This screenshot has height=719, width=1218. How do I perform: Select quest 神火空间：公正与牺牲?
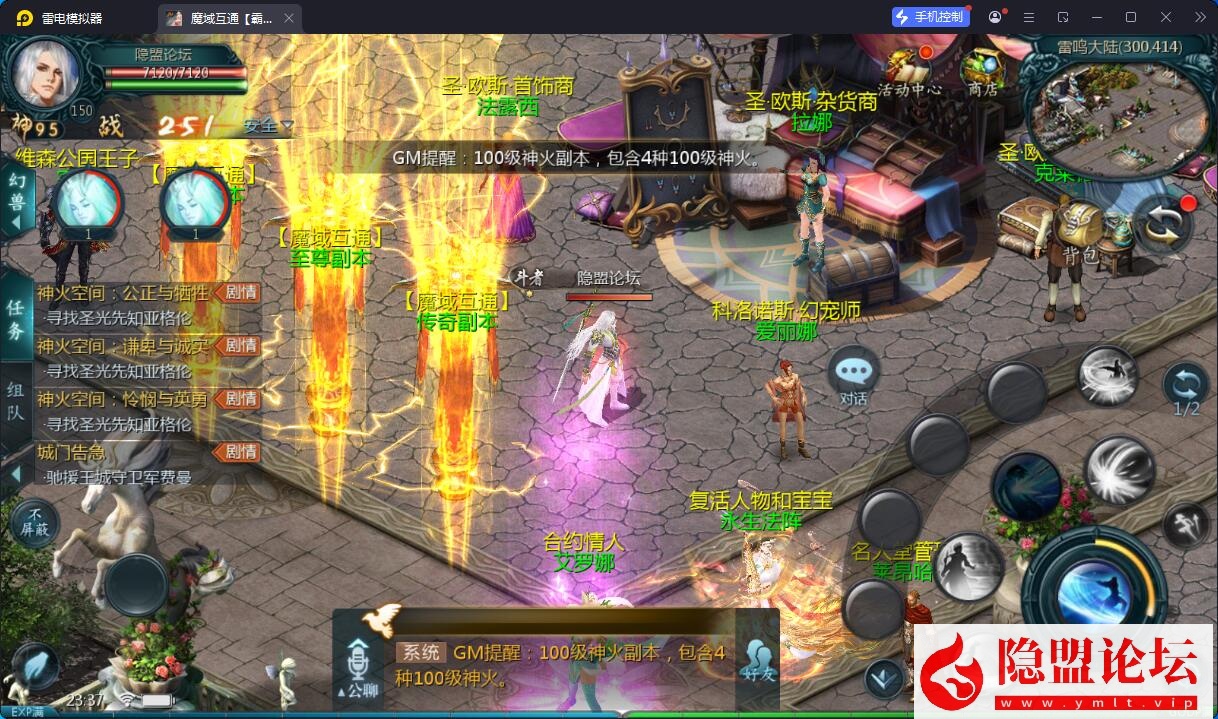pos(123,293)
